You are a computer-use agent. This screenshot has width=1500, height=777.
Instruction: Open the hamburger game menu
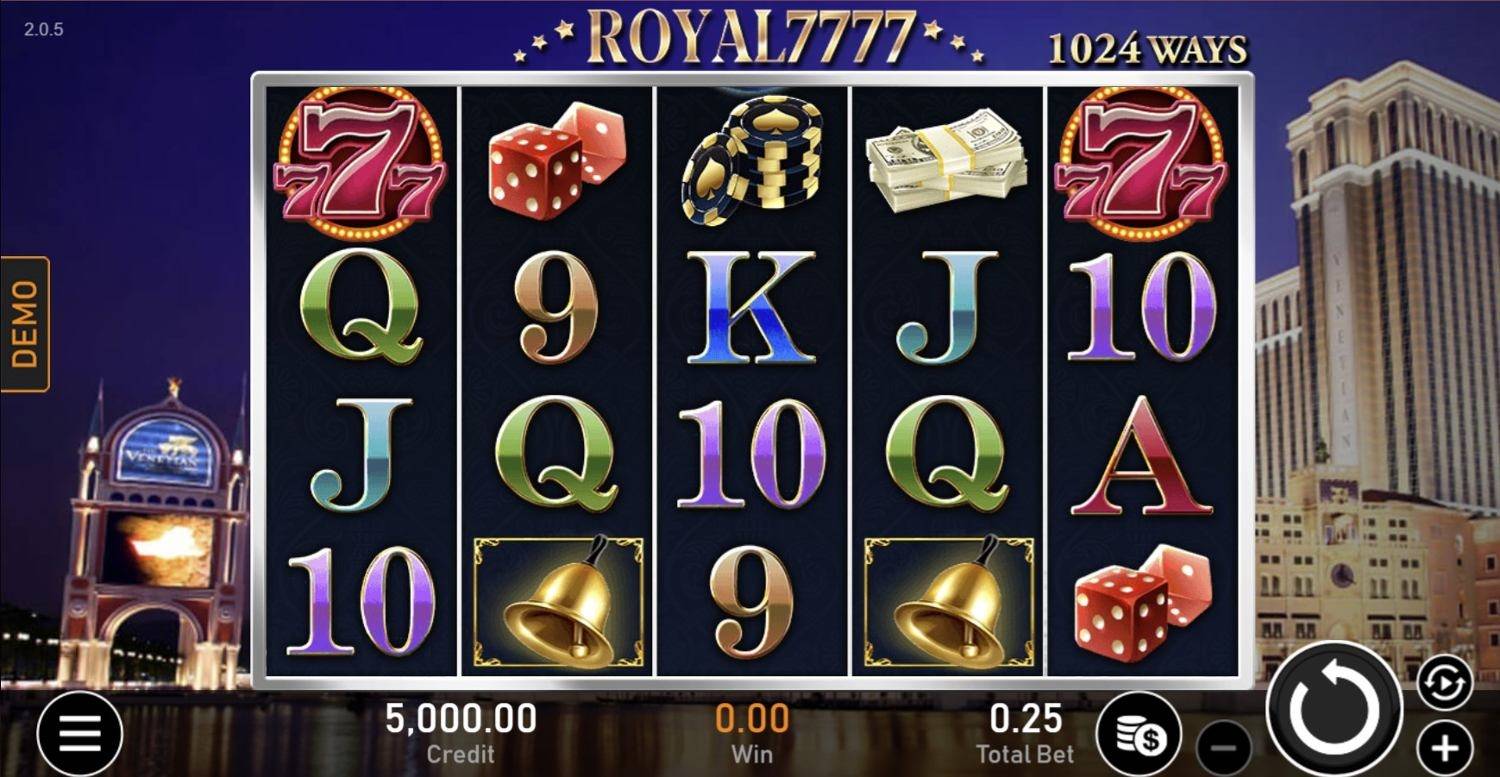point(78,732)
